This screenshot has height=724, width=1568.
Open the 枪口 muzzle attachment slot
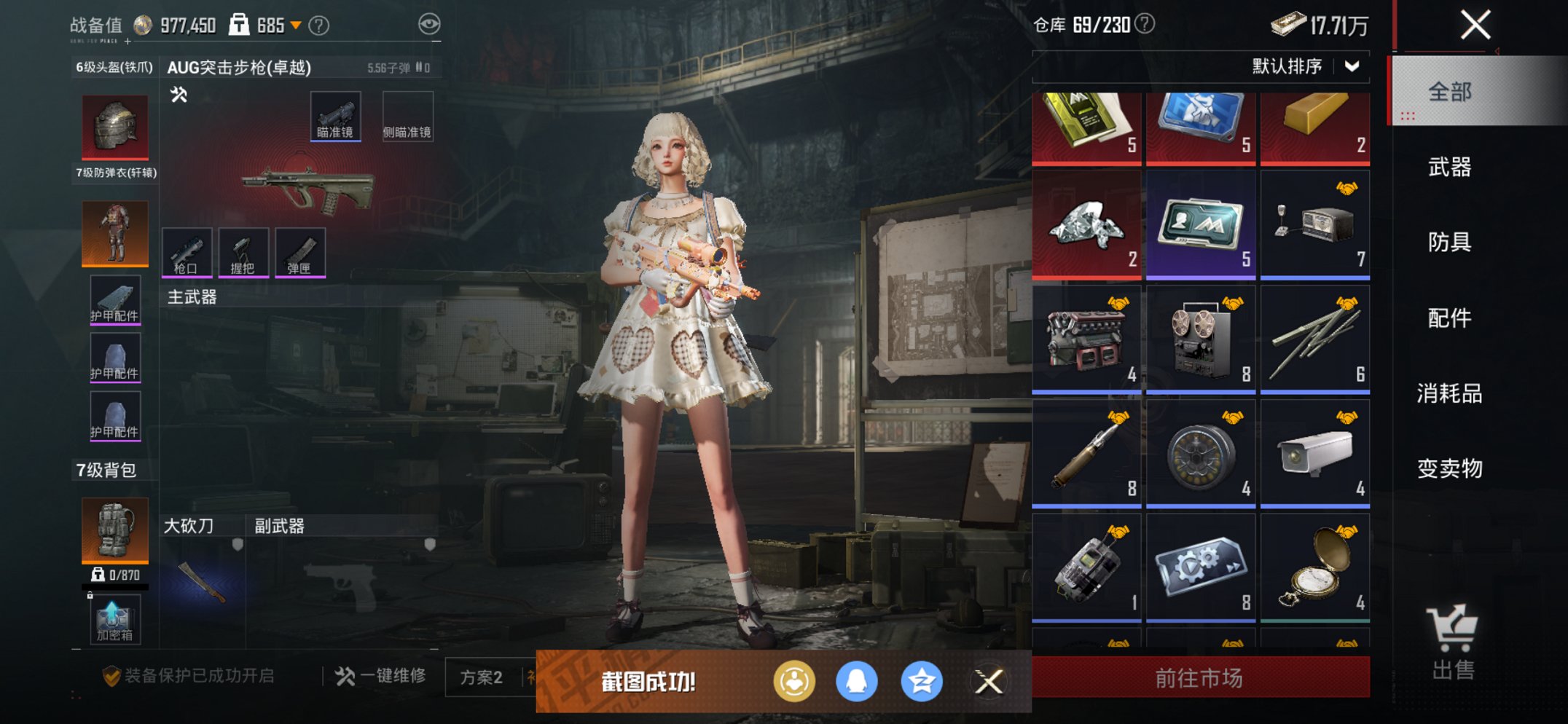[189, 251]
